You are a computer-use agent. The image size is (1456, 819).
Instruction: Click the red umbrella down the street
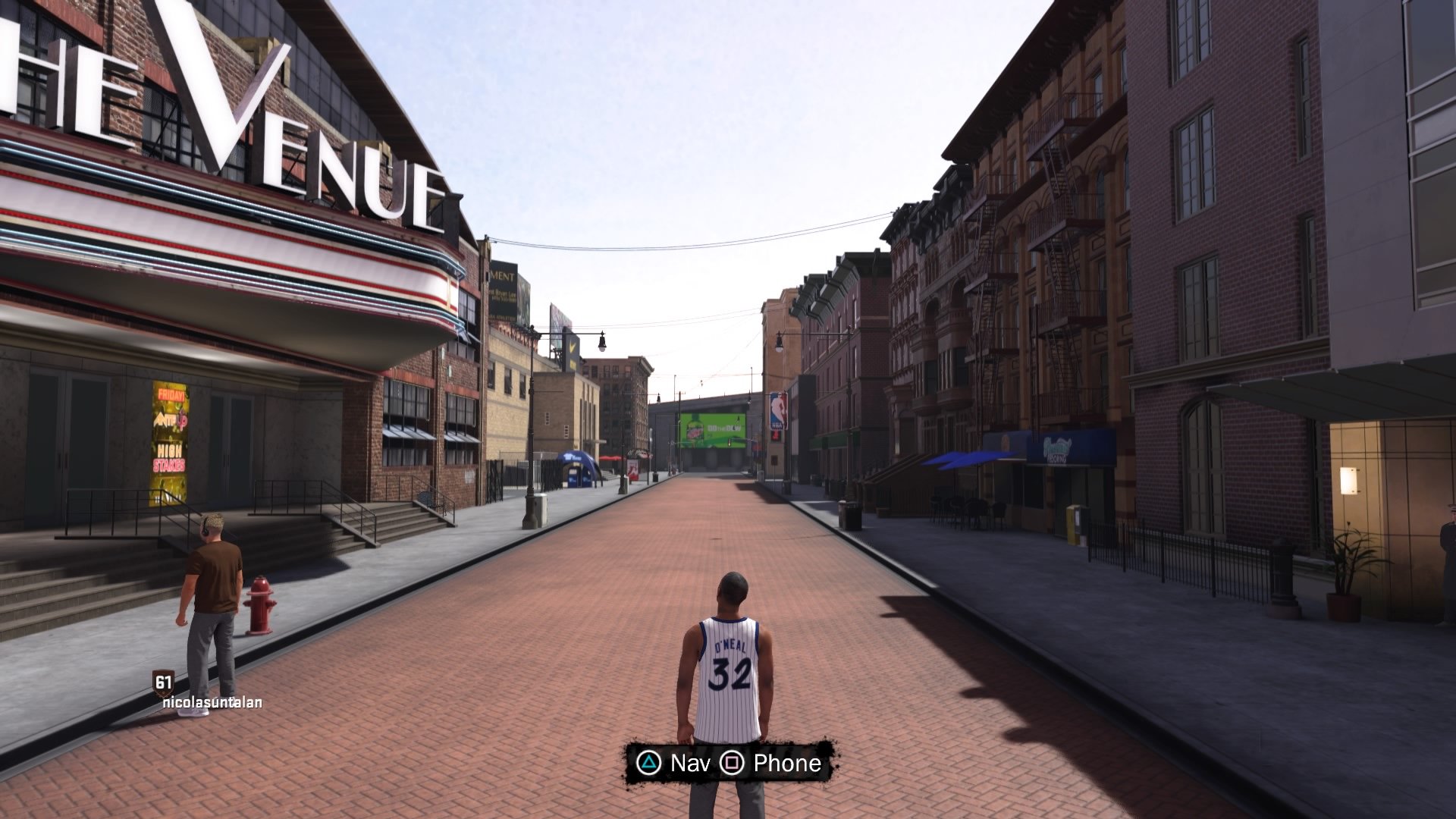tap(612, 458)
